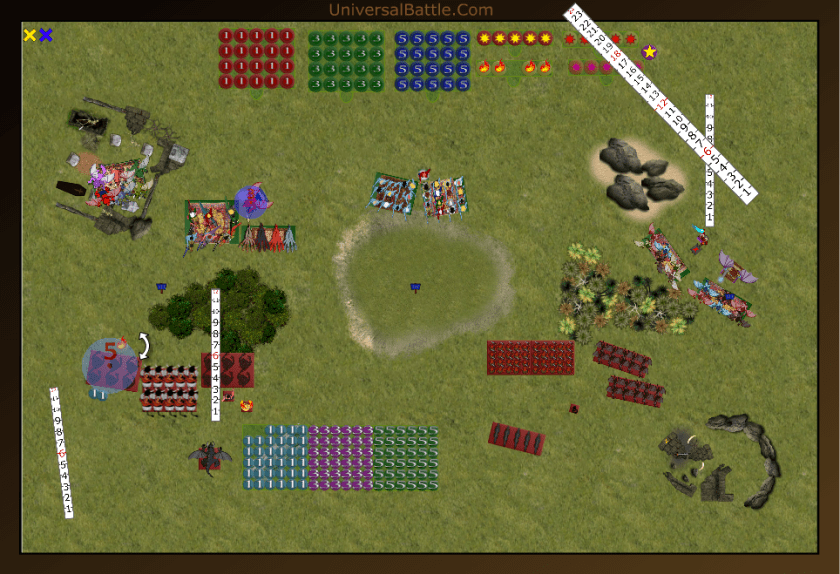Click the blue X marker
Image resolution: width=840 pixels, height=574 pixels.
click(46, 35)
